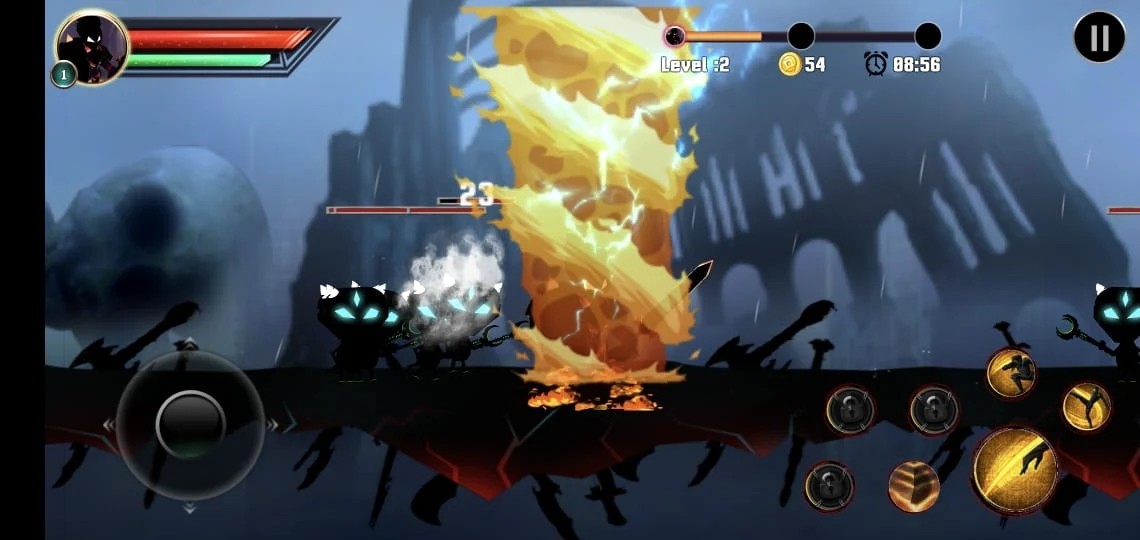Screen dimensions: 1140x540
Task: Click the stickman hero portrait
Action: click(92, 47)
